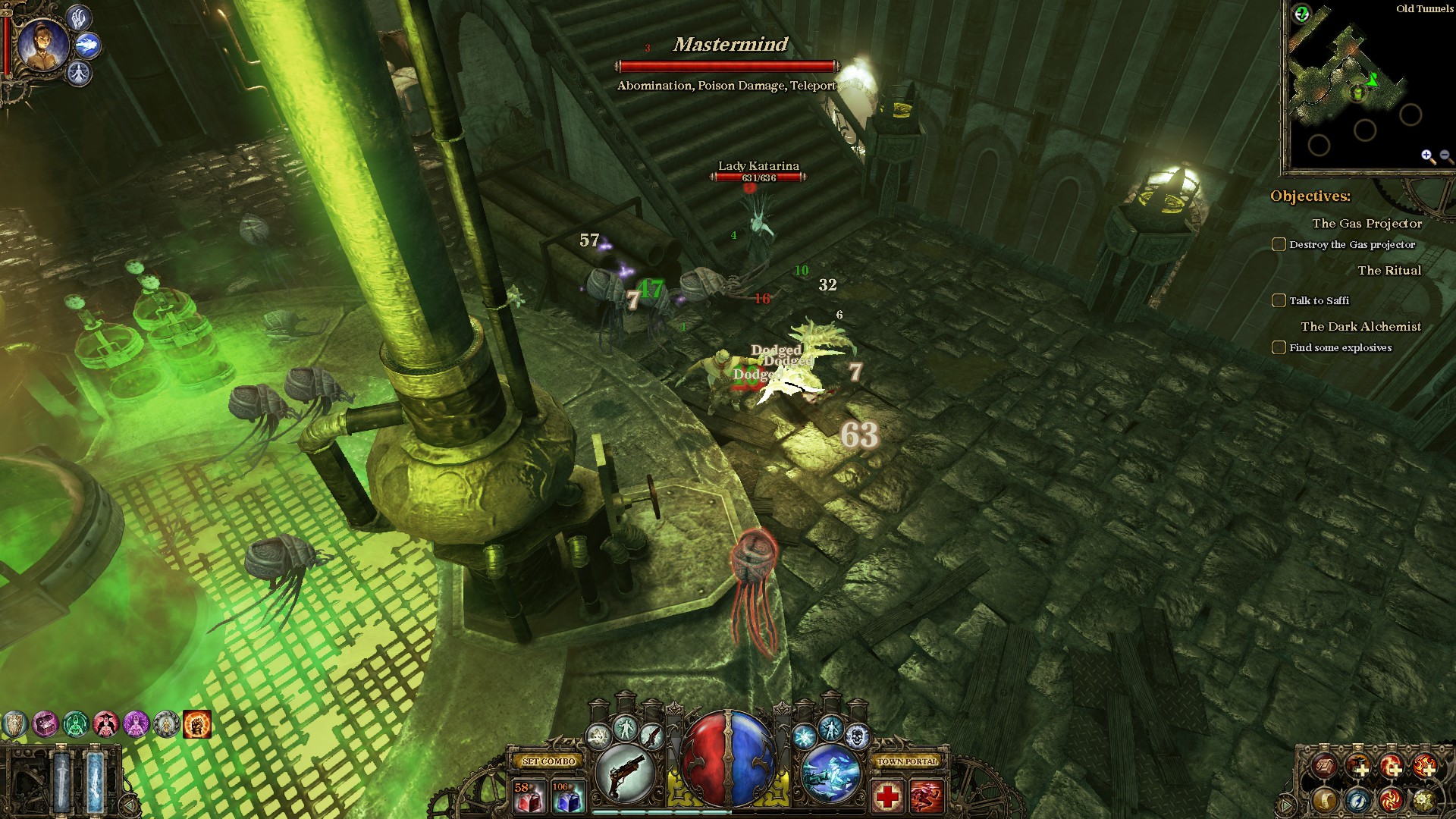Select the Talk to Saffi objective
Image resolution: width=1456 pixels, height=819 pixels.
coord(1319,300)
